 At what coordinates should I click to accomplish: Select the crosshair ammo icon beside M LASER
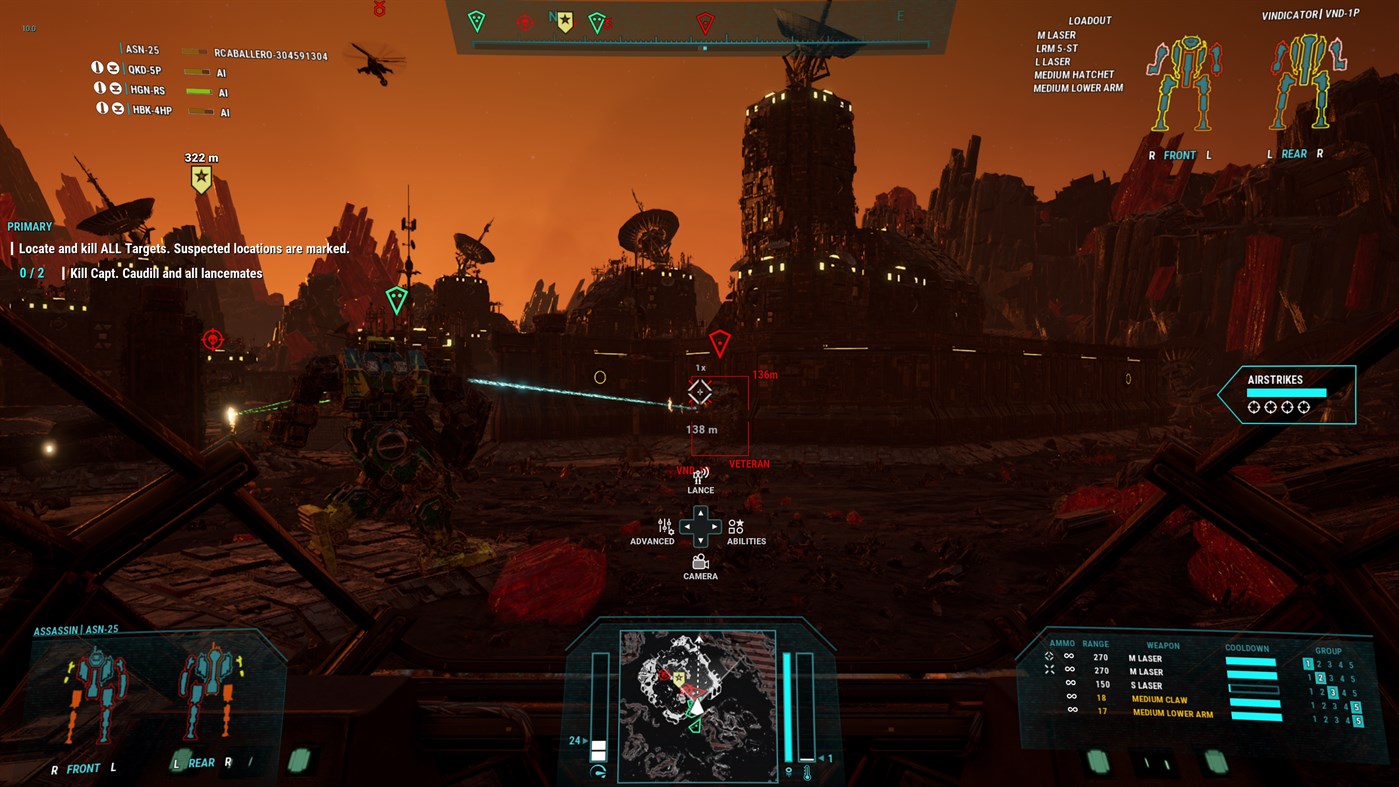point(1048,657)
